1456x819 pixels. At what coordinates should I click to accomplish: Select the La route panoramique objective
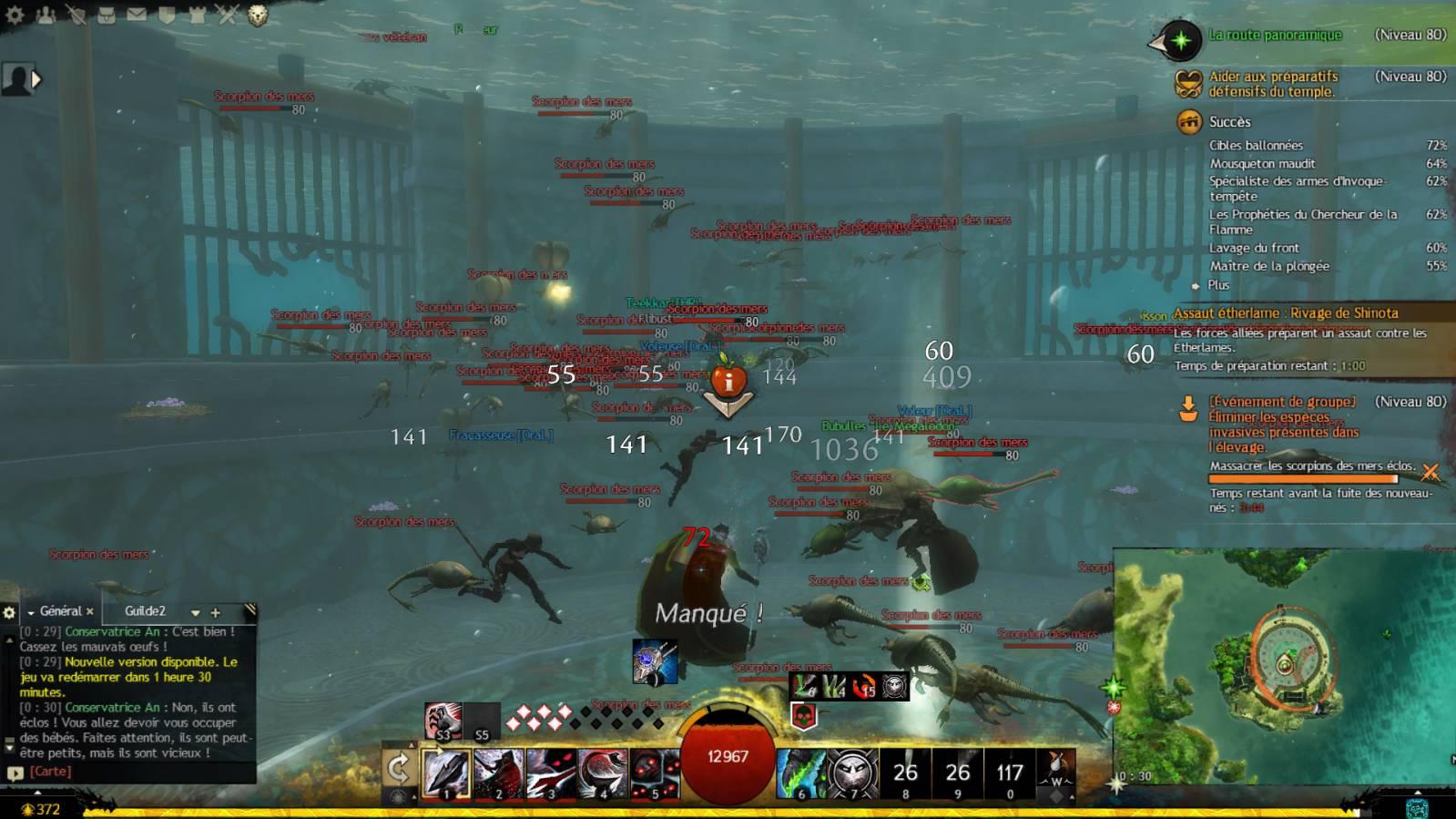(1275, 36)
